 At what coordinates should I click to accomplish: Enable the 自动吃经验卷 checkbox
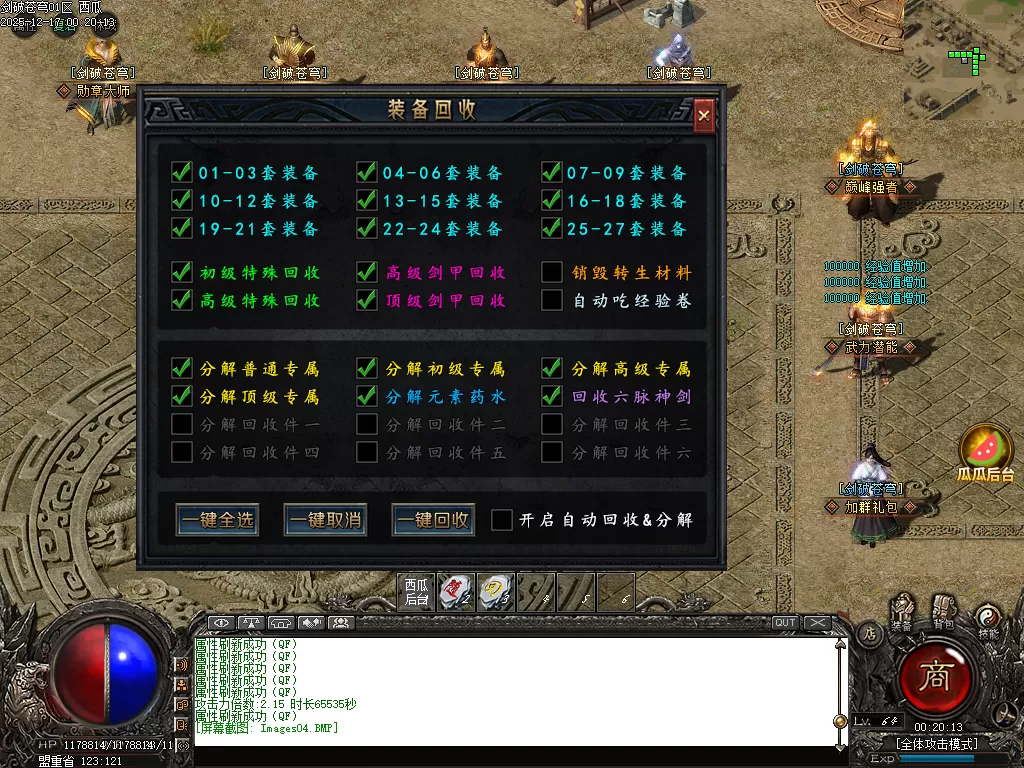click(x=552, y=300)
